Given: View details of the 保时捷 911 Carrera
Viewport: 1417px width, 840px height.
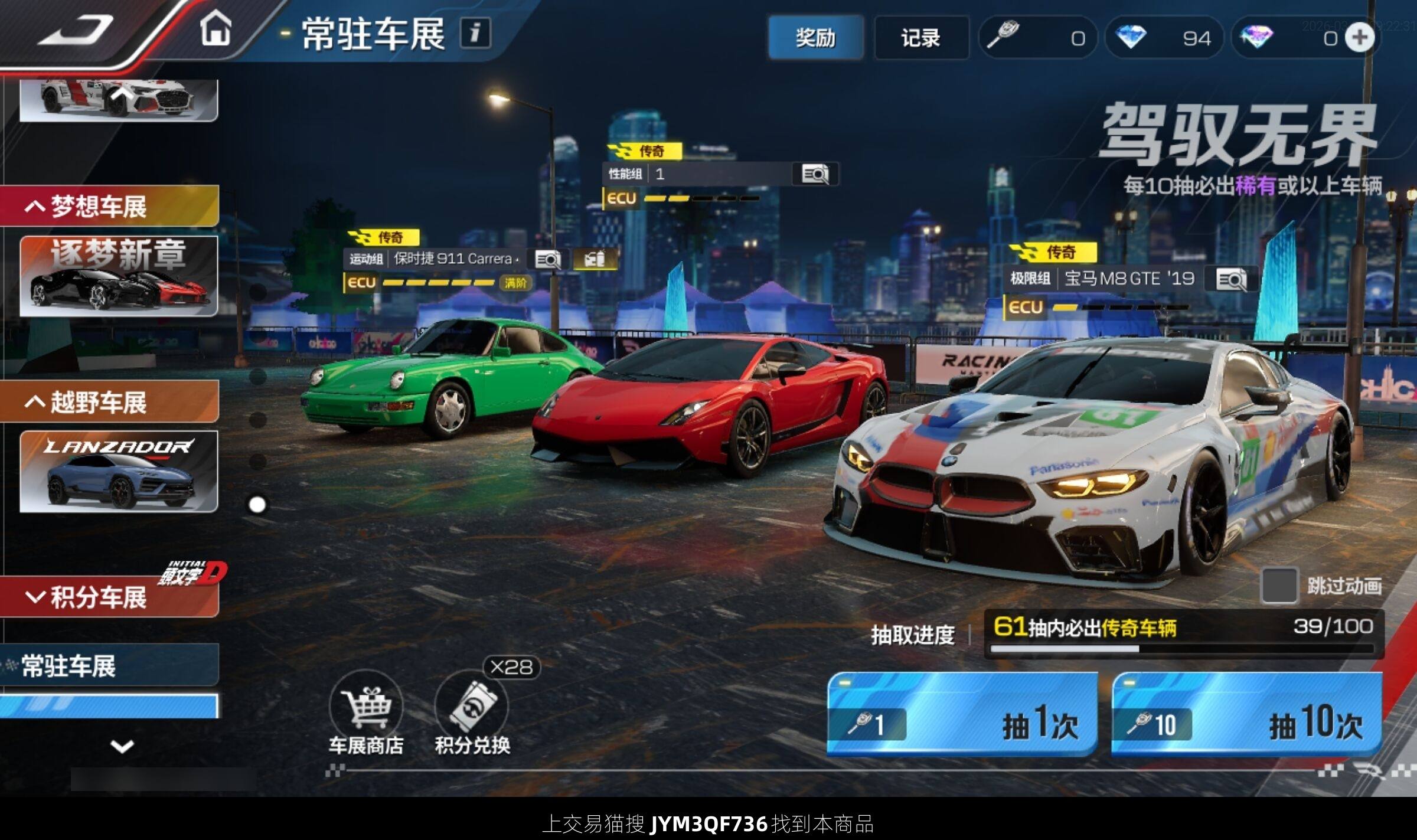Looking at the screenshot, I should [547, 259].
